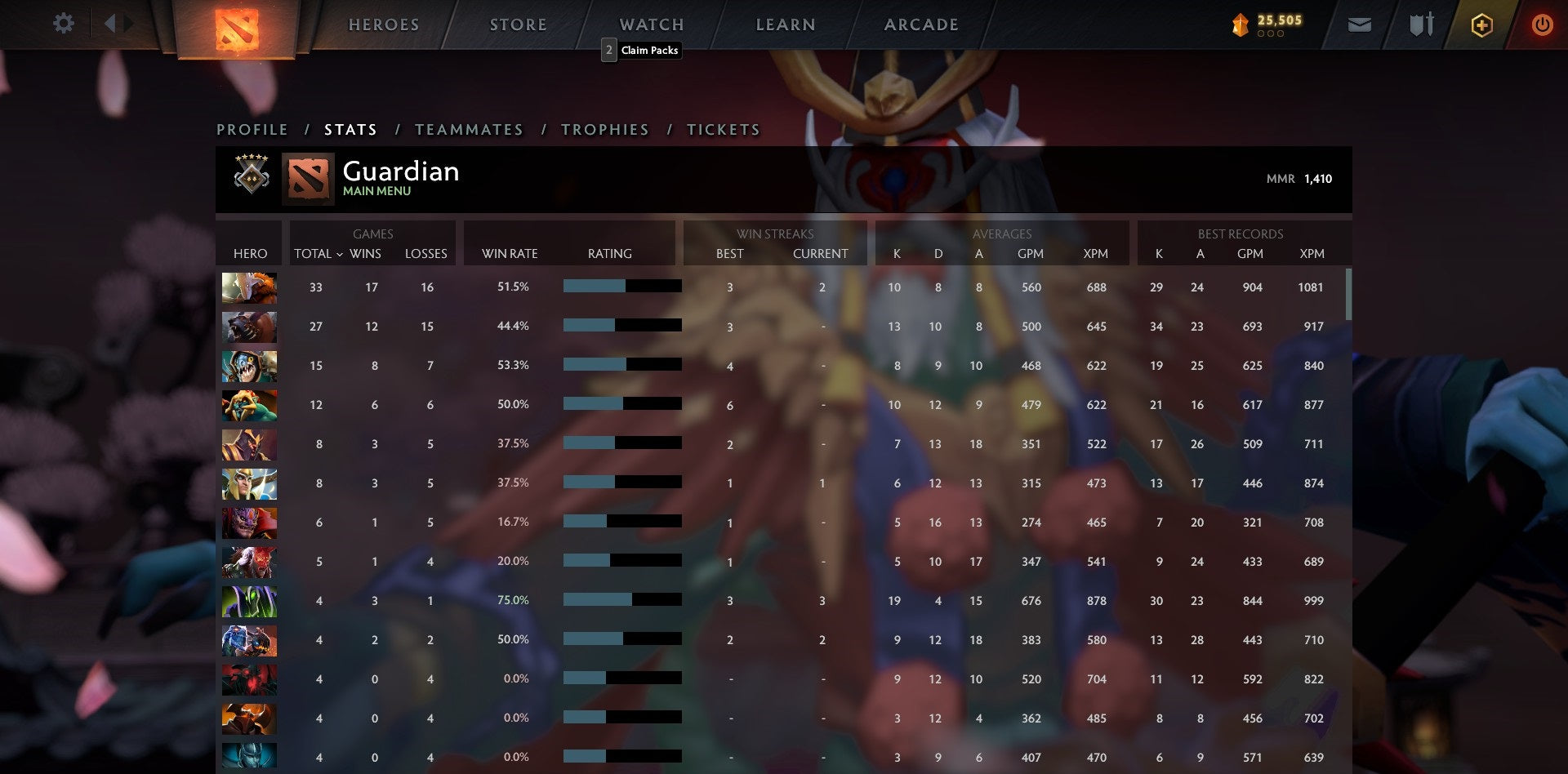Open the TICKETS section
This screenshot has width=1568, height=774.
pos(722,129)
